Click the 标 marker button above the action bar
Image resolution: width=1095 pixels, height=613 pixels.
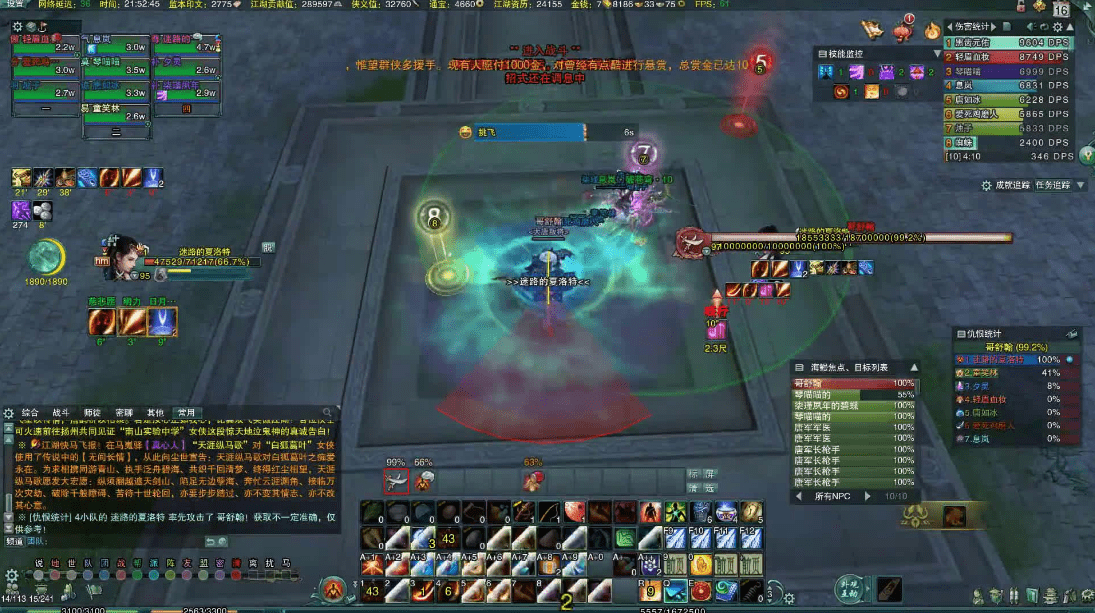(694, 474)
